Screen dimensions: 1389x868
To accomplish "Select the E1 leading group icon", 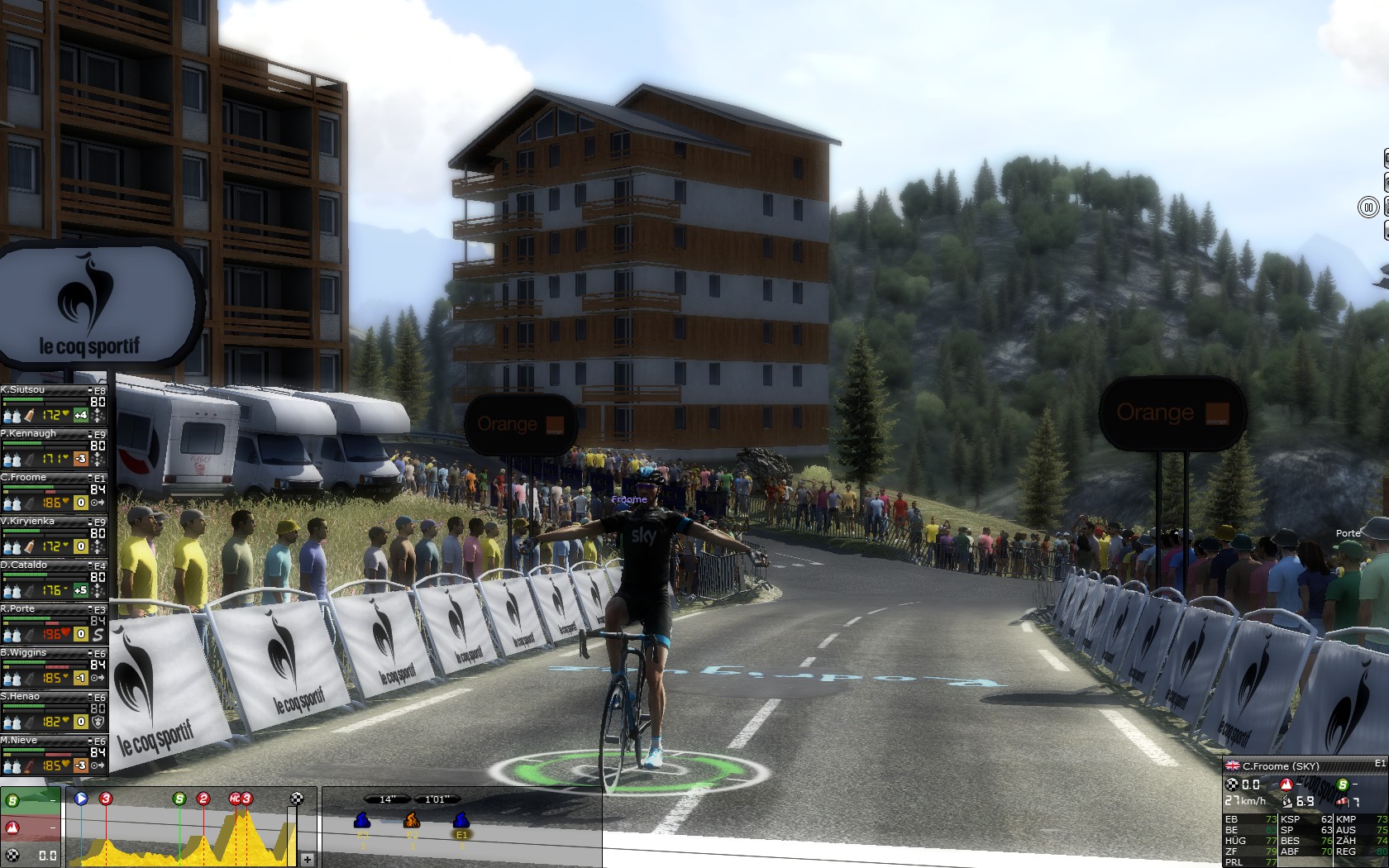I will (x=461, y=821).
